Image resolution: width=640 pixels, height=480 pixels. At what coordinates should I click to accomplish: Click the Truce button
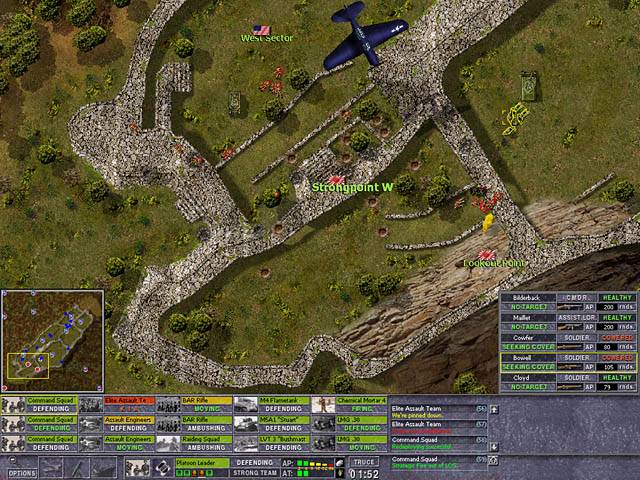pyautogui.click(x=365, y=462)
